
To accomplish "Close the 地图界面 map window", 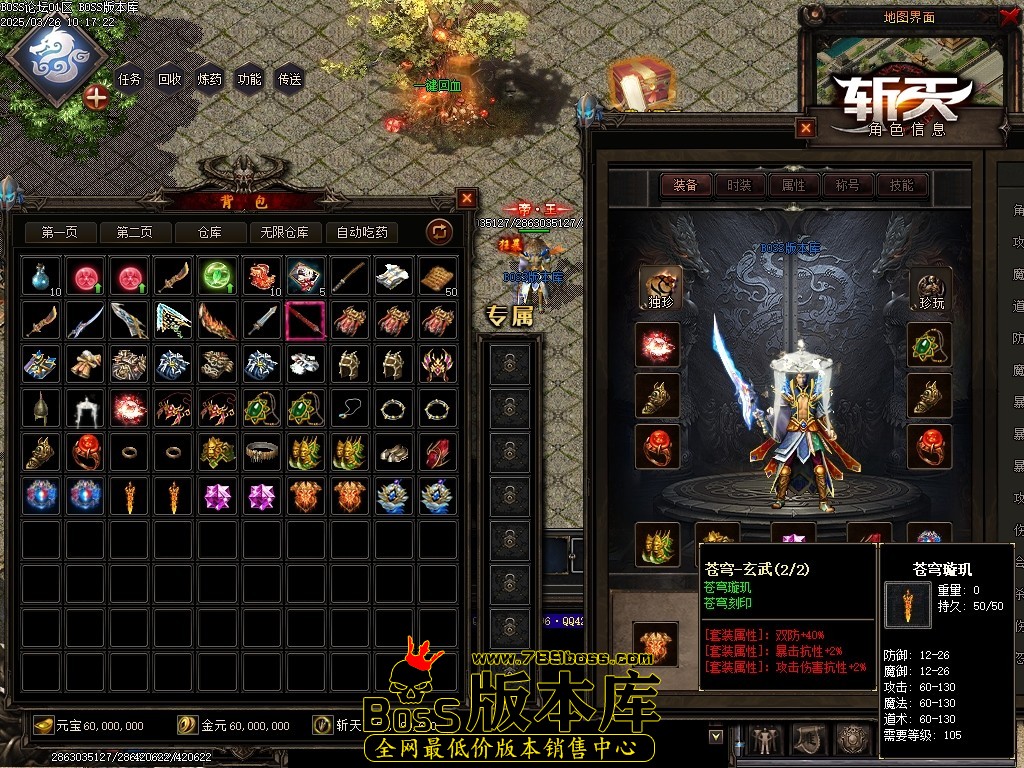I will [x=1007, y=16].
